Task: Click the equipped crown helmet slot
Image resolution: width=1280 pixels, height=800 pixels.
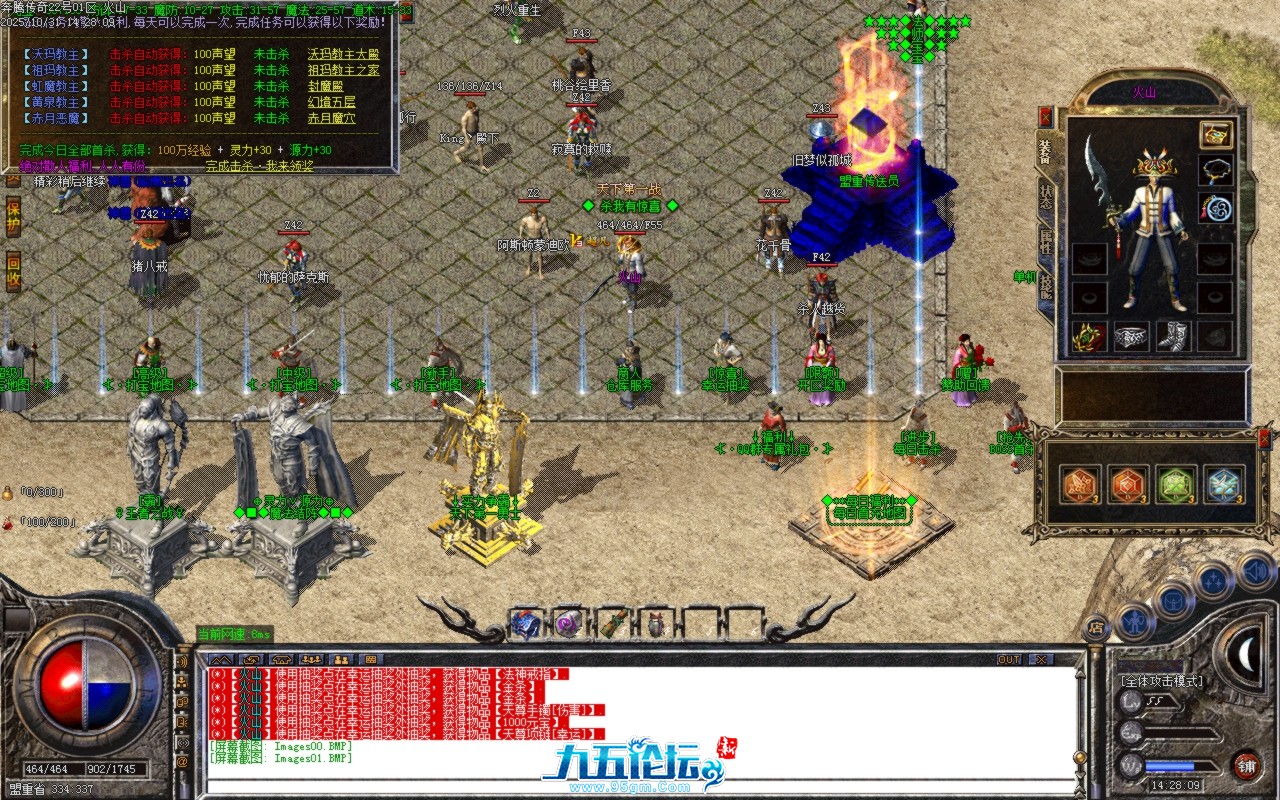Action: point(1155,168)
